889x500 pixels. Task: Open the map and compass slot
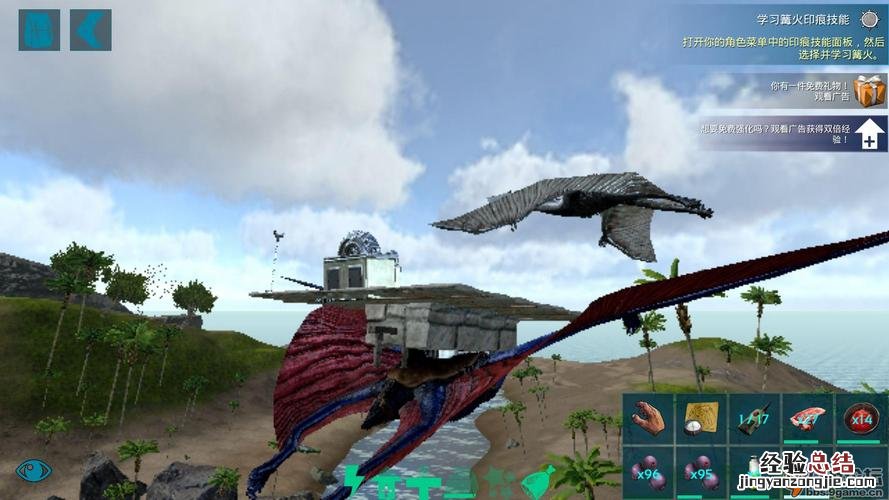click(x=701, y=419)
